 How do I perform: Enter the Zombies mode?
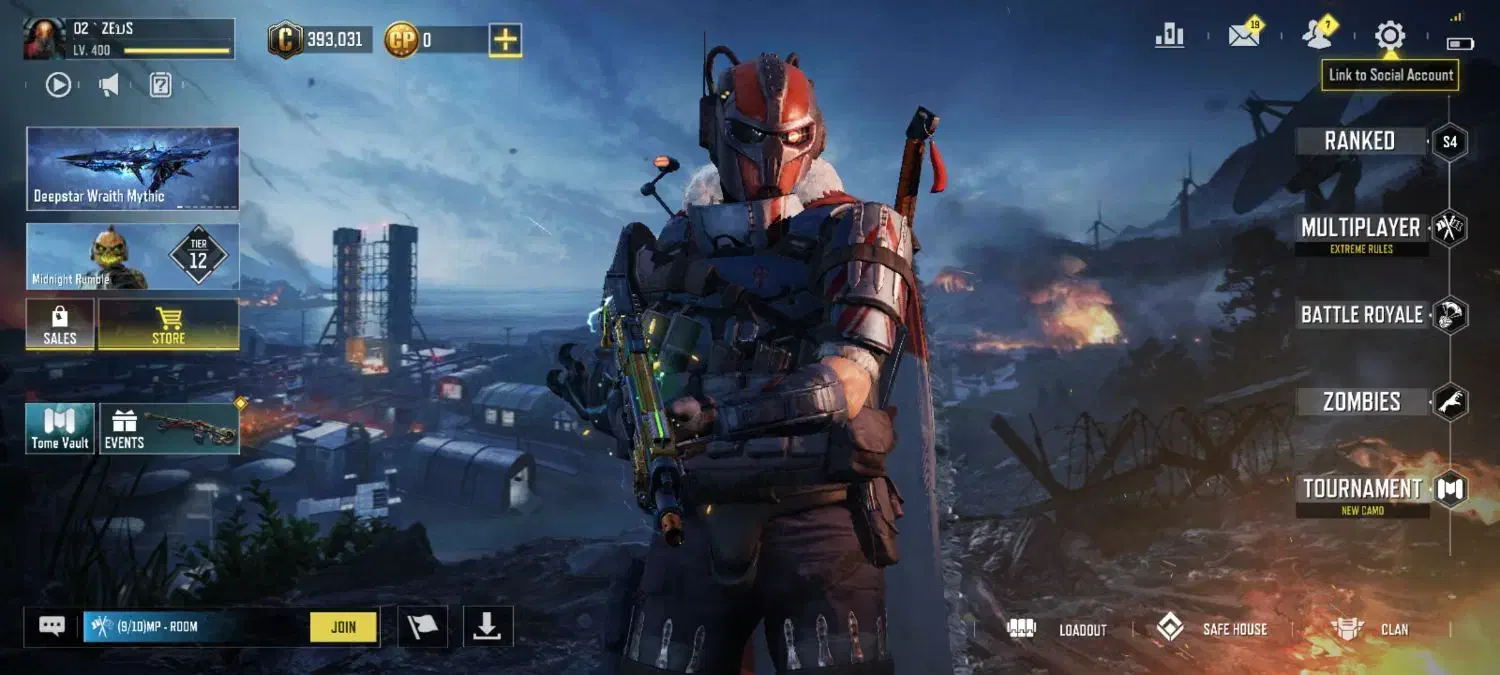(1361, 402)
